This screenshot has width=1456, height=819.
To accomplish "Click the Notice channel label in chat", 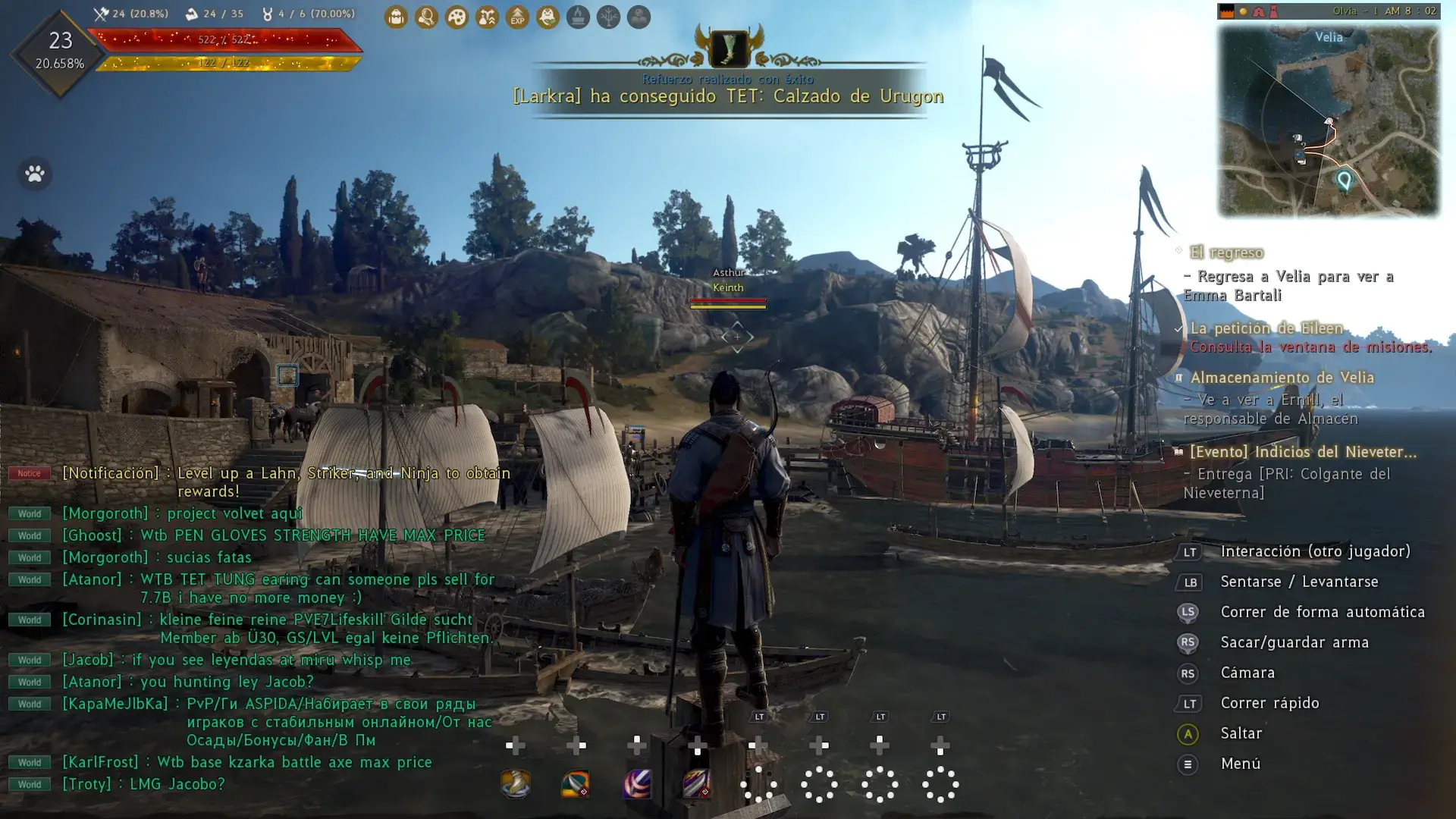I will click(29, 472).
